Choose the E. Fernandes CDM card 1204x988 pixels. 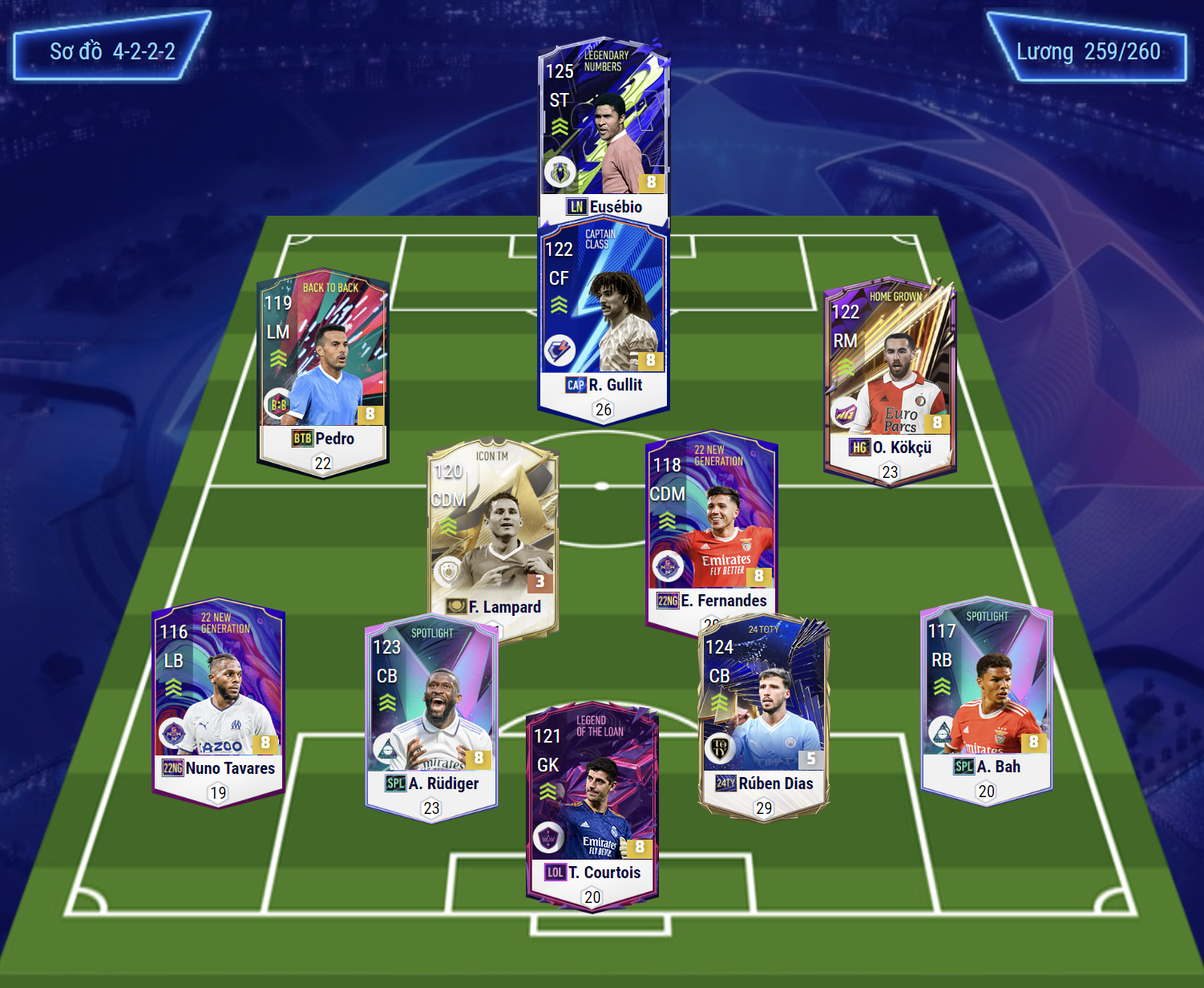(x=711, y=529)
